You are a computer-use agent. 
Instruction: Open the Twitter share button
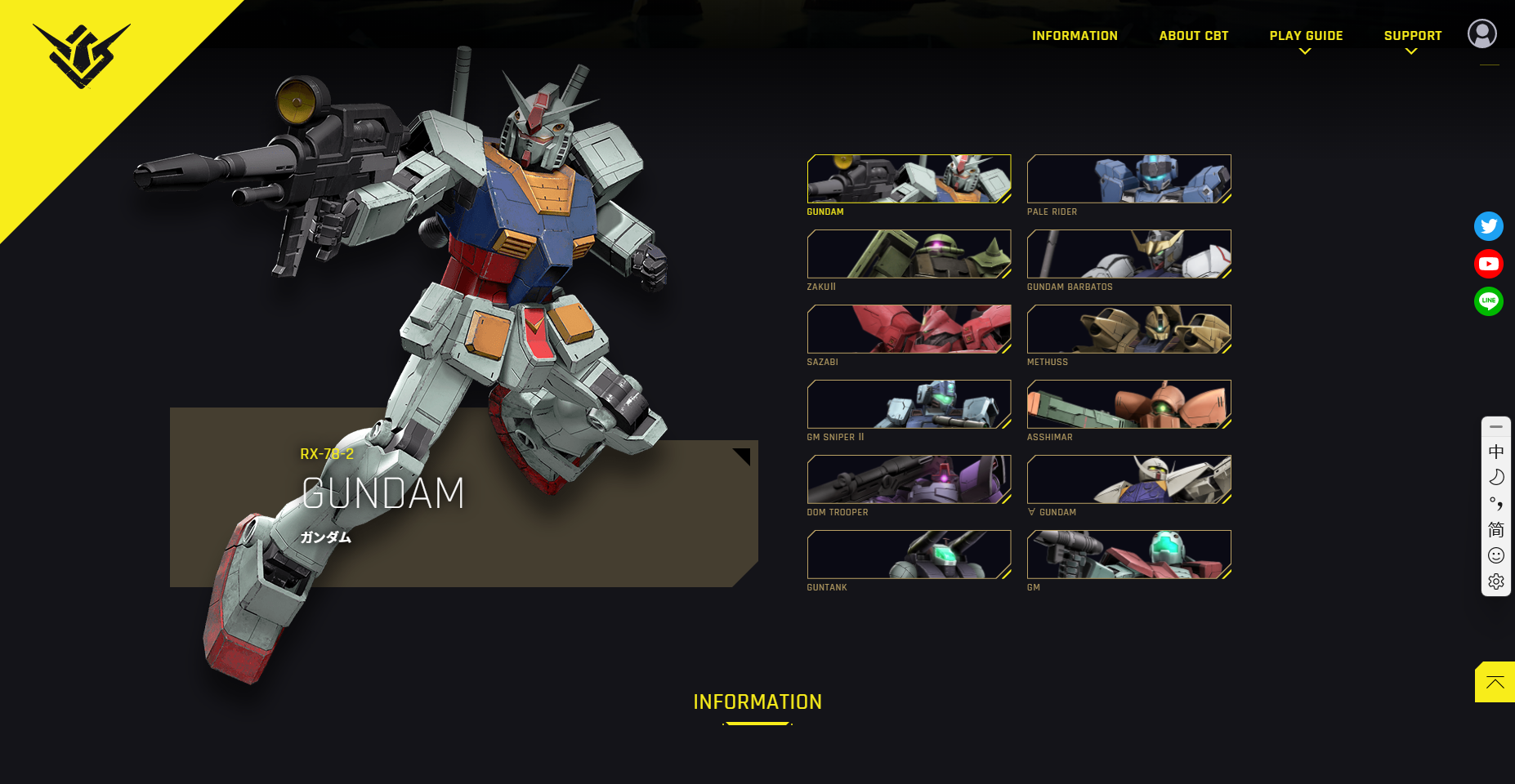coord(1488,226)
